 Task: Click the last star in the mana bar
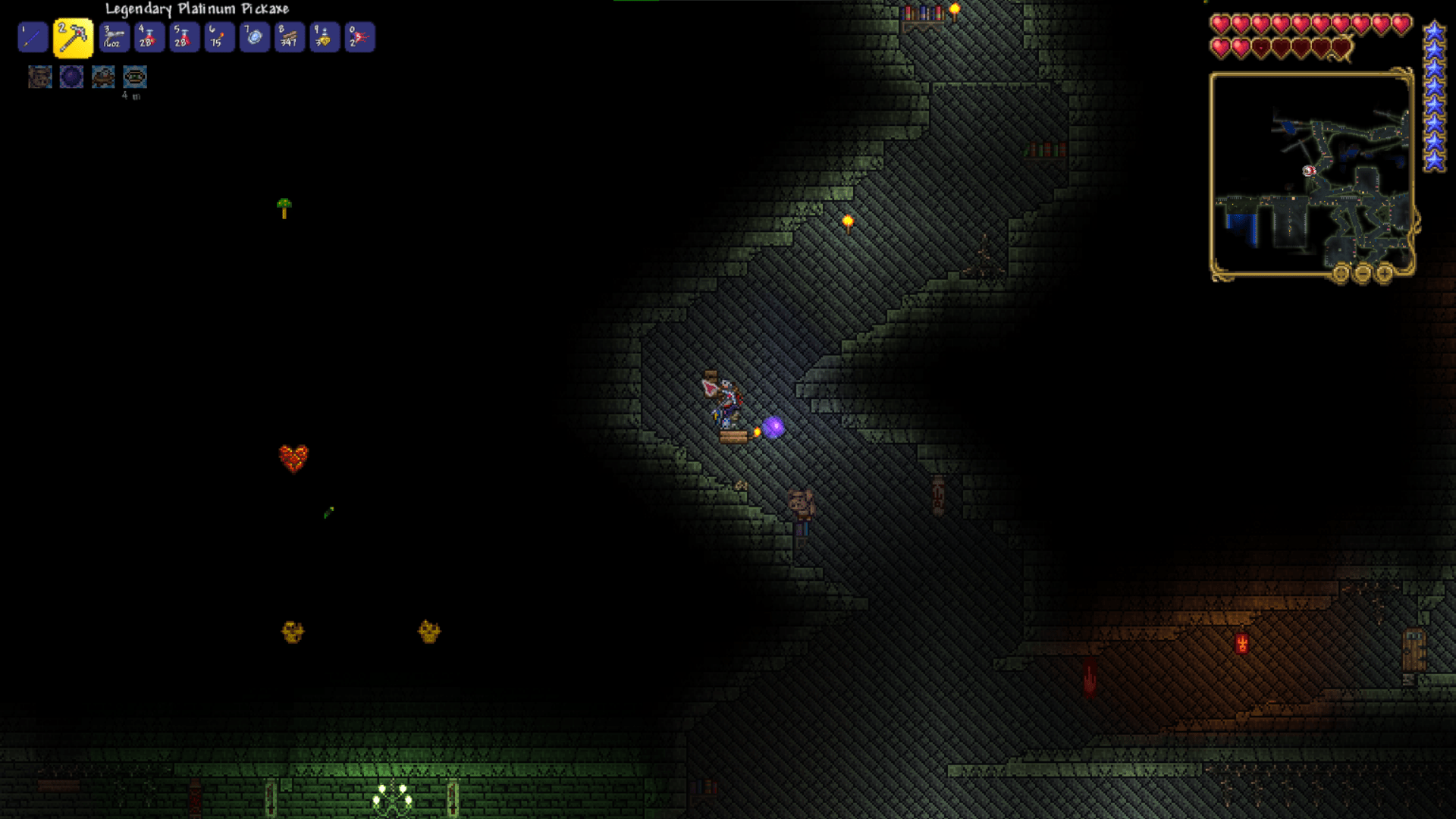tap(1433, 162)
